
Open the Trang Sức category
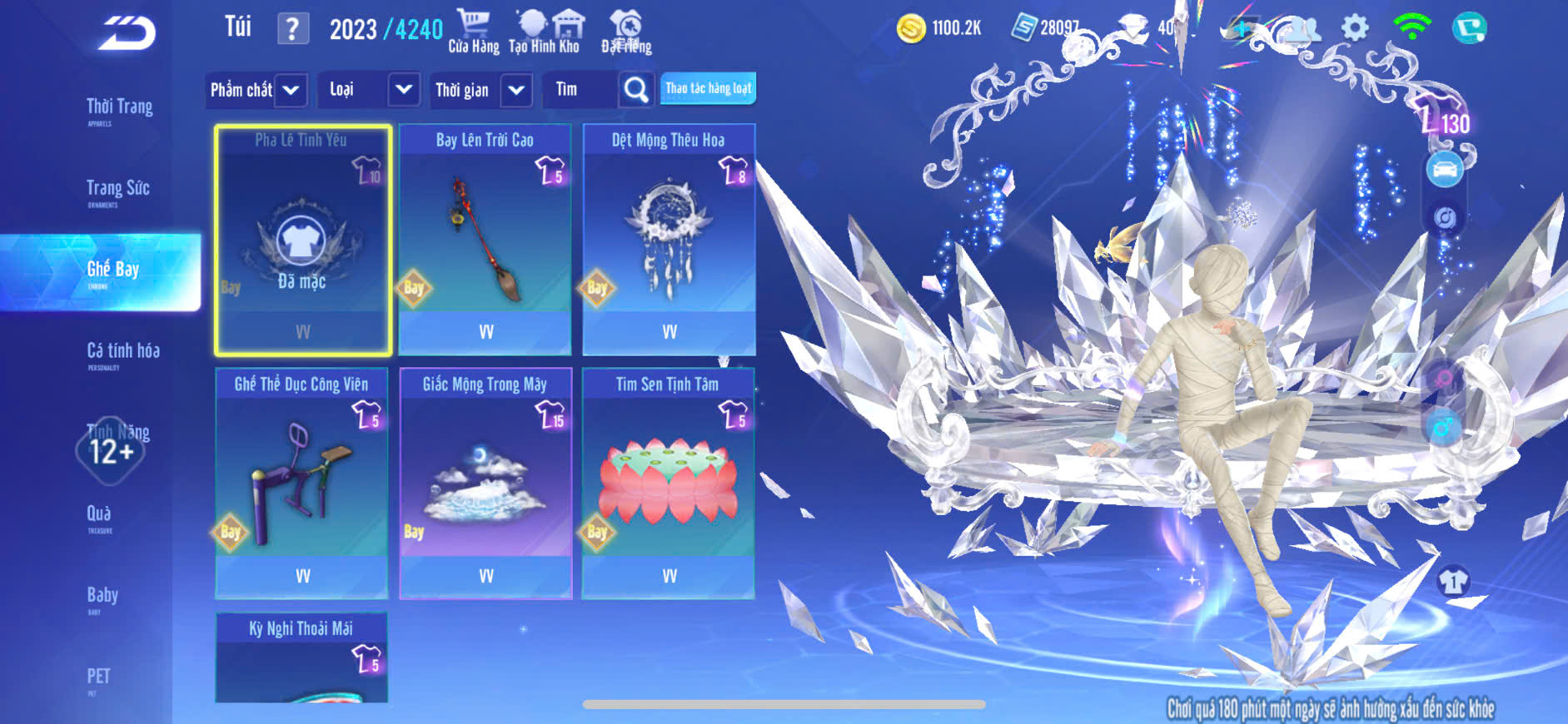pos(117,190)
